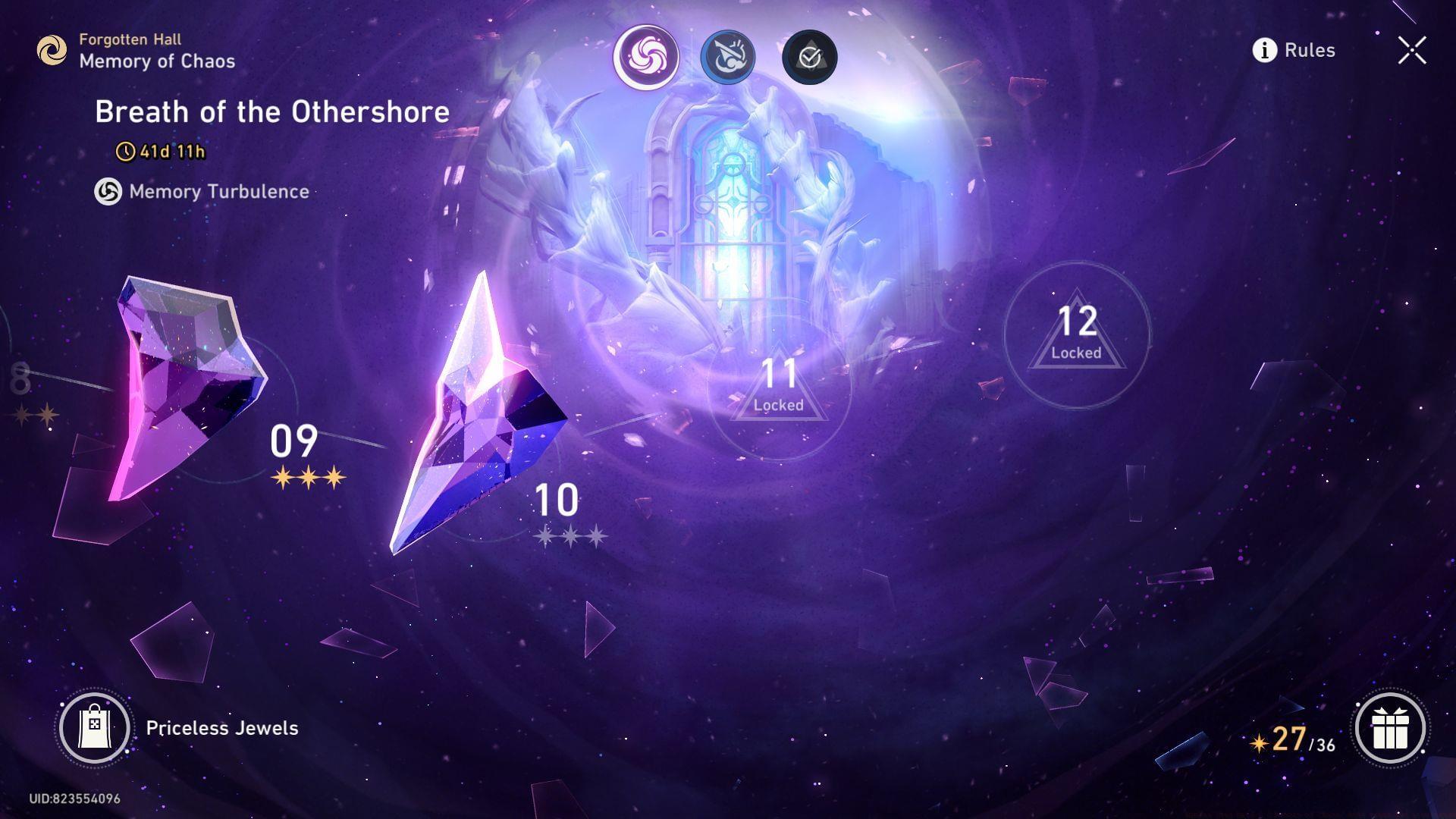Open the Priceless Jewels shop
This screenshot has height=819, width=1456.
point(95,728)
